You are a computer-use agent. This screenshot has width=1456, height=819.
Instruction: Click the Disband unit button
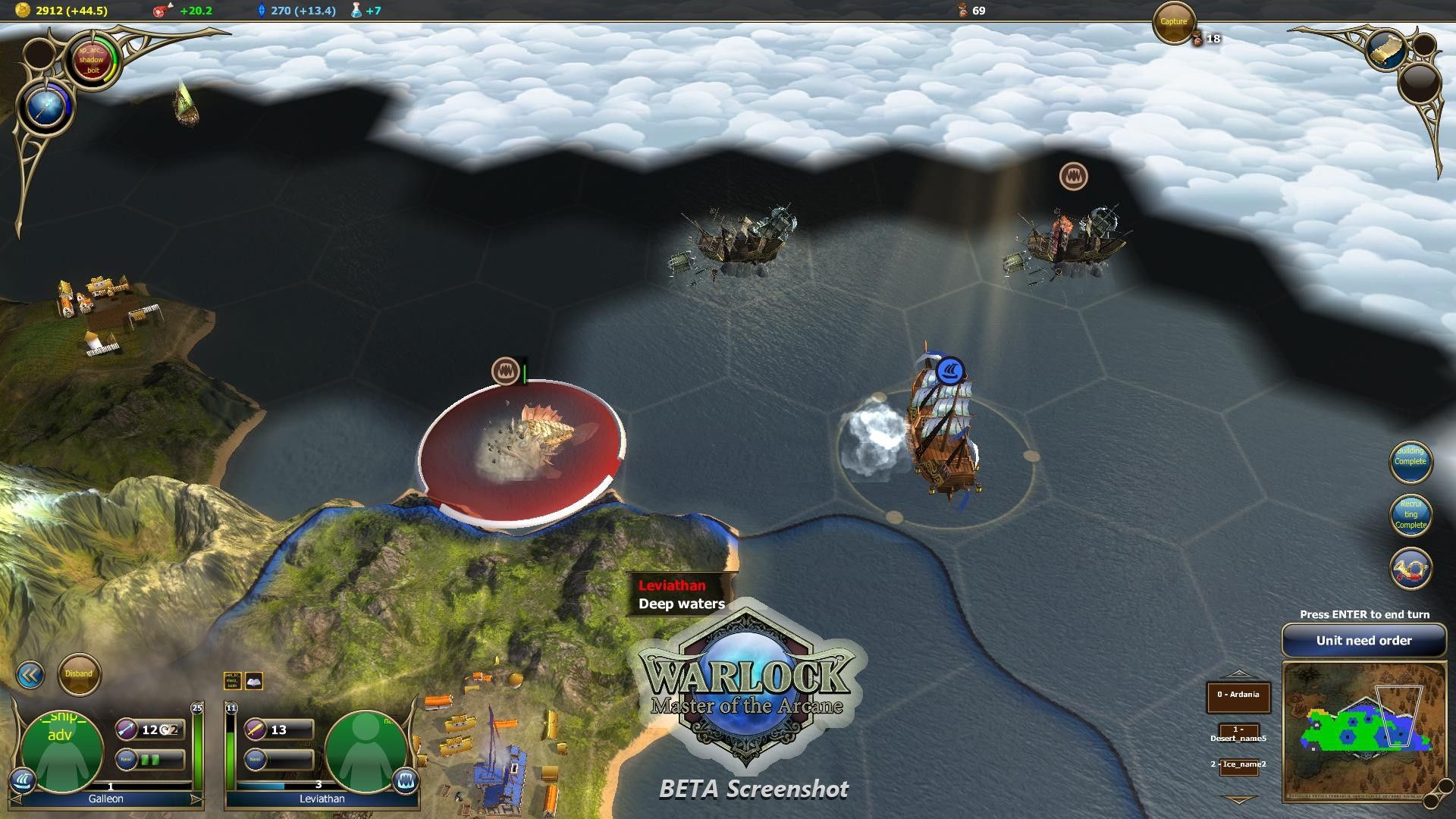coord(79,674)
